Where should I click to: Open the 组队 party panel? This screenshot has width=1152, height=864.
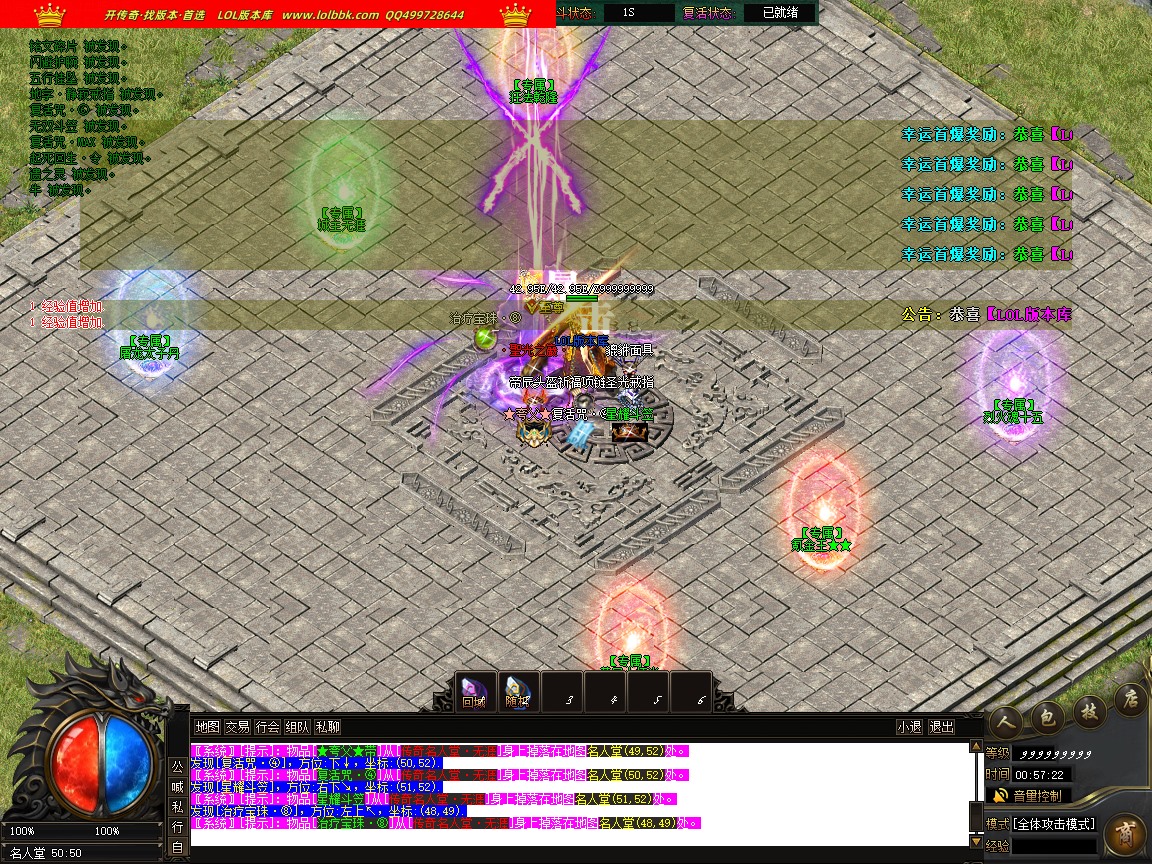pyautogui.click(x=297, y=727)
